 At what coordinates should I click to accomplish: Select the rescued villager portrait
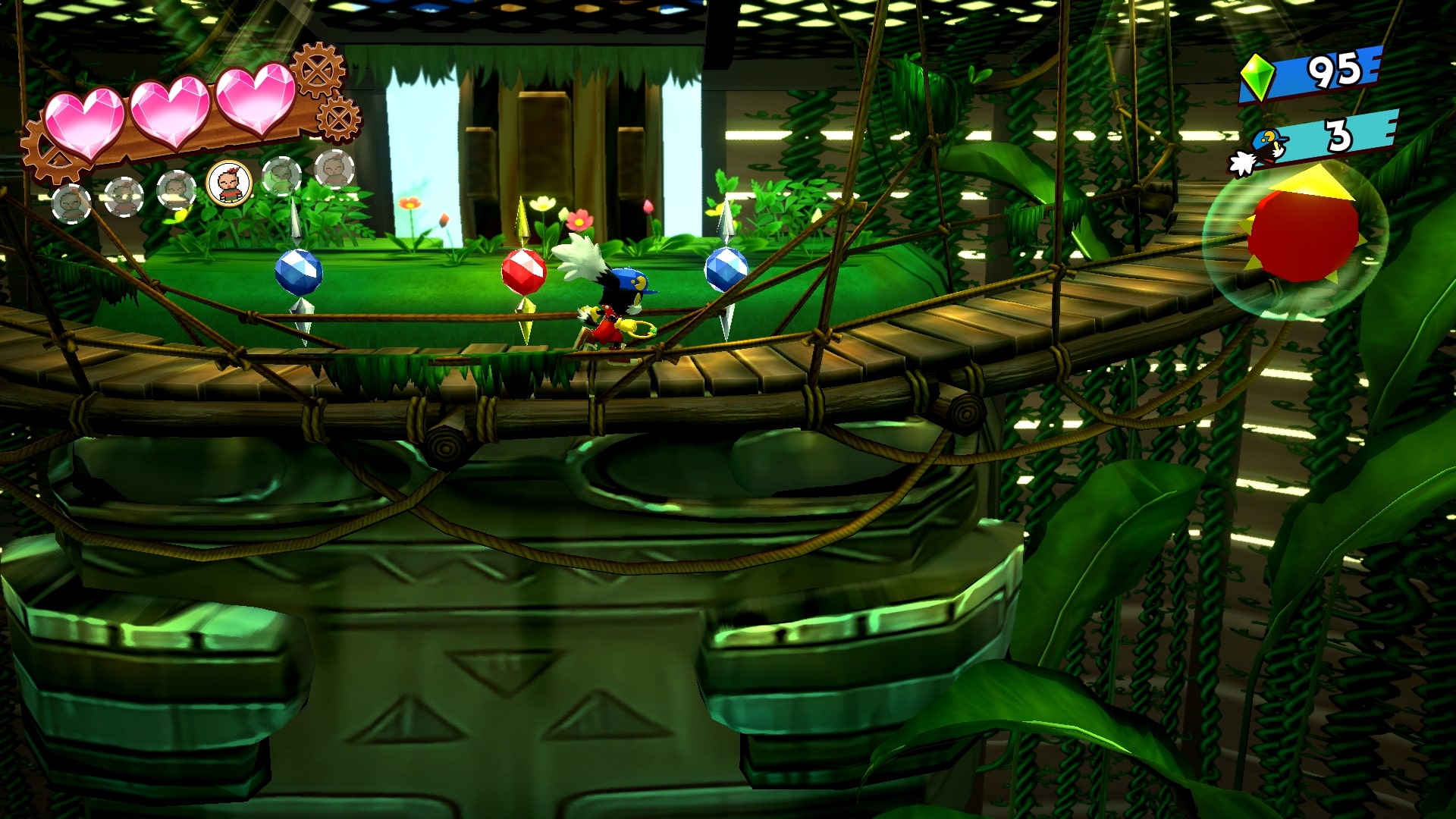tap(229, 184)
